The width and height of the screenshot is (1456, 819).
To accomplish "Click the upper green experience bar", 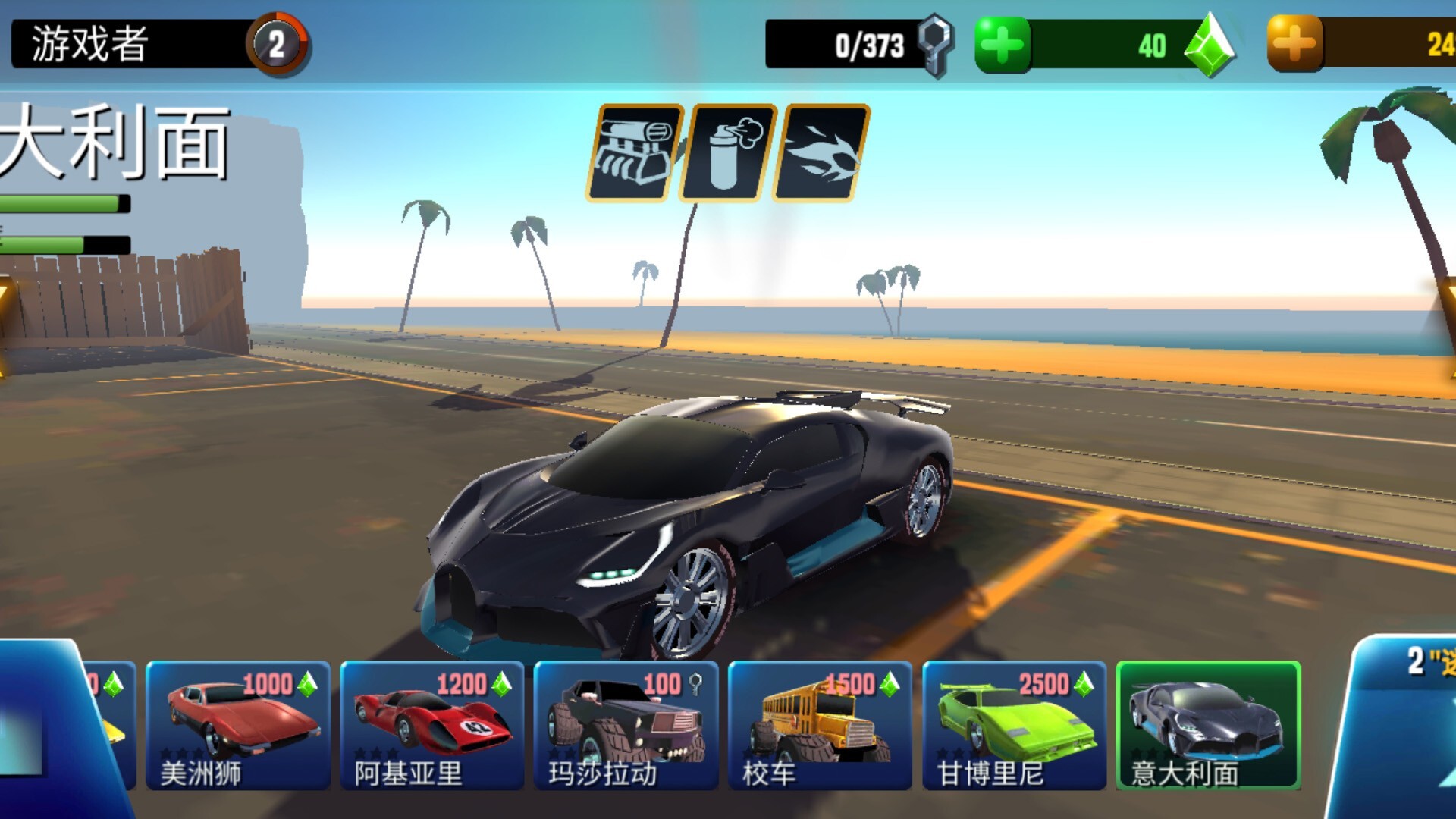I will pyautogui.click(x=61, y=202).
